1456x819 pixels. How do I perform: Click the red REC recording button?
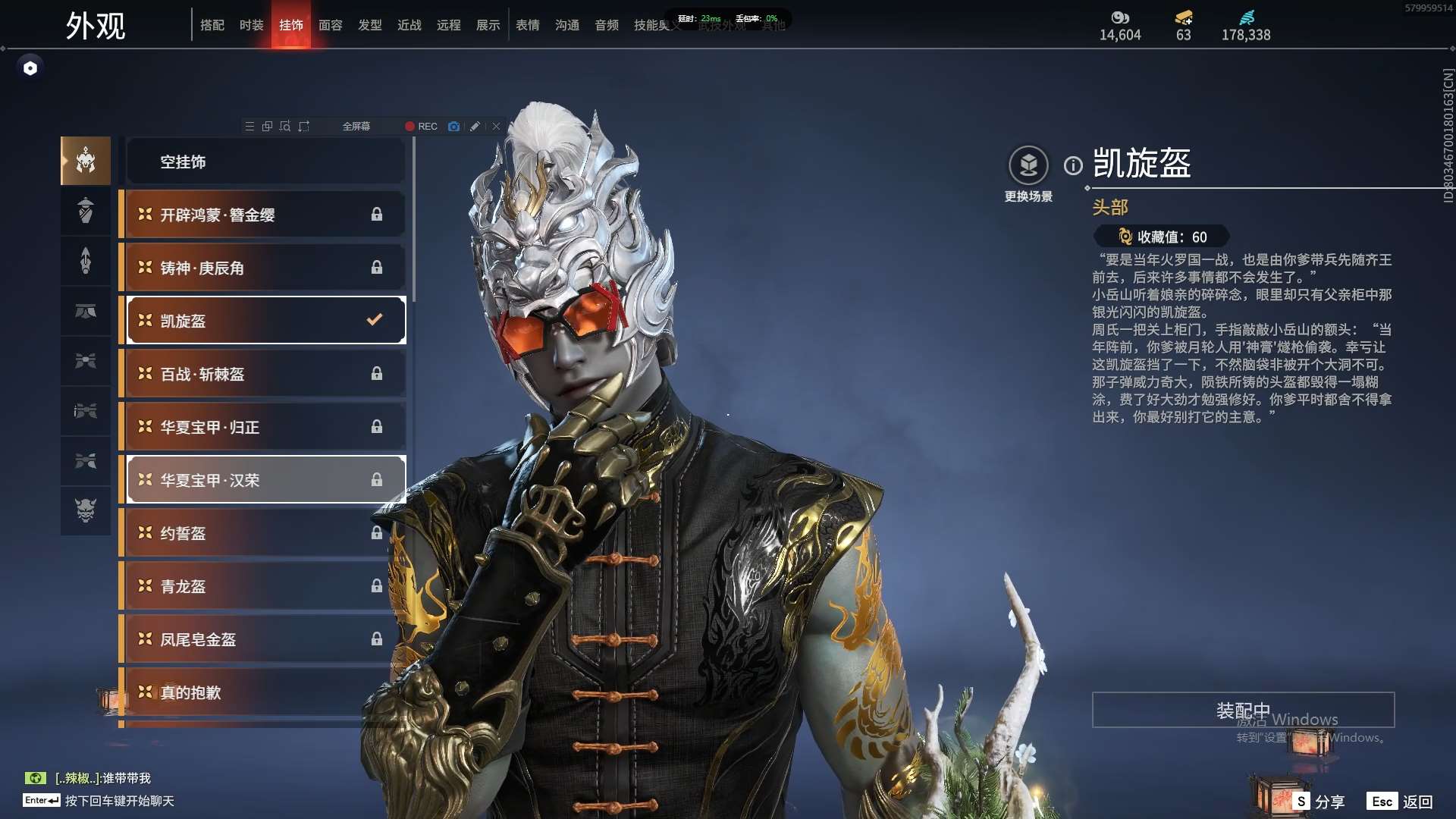(x=421, y=127)
